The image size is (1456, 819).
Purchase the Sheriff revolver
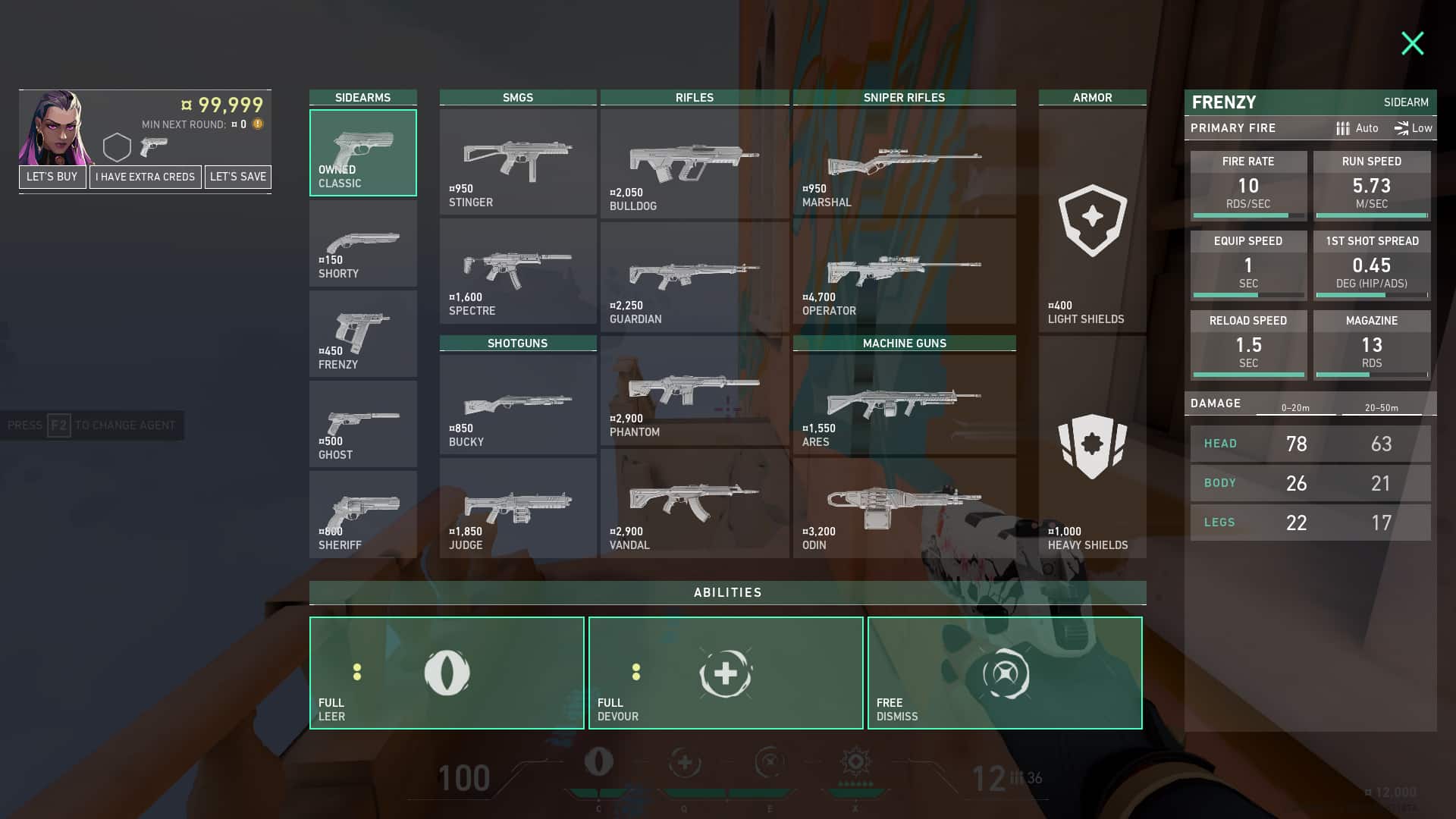point(362,514)
